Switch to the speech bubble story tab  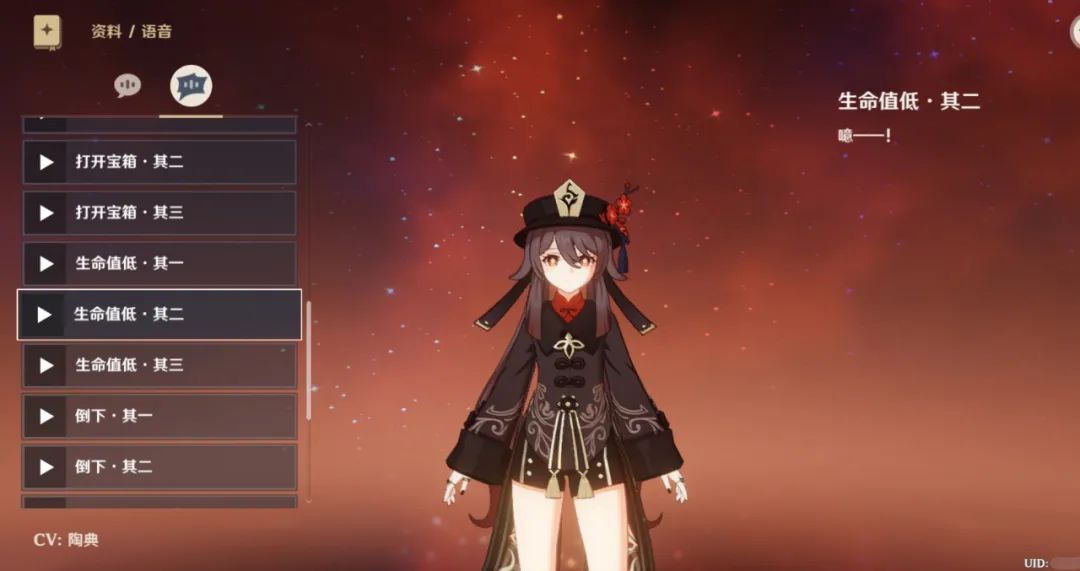point(127,86)
